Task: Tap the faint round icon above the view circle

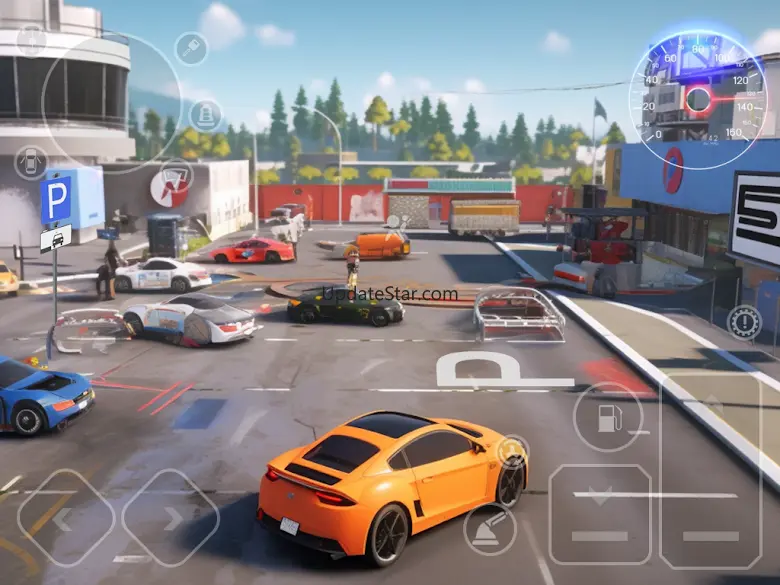Action: pos(32,40)
